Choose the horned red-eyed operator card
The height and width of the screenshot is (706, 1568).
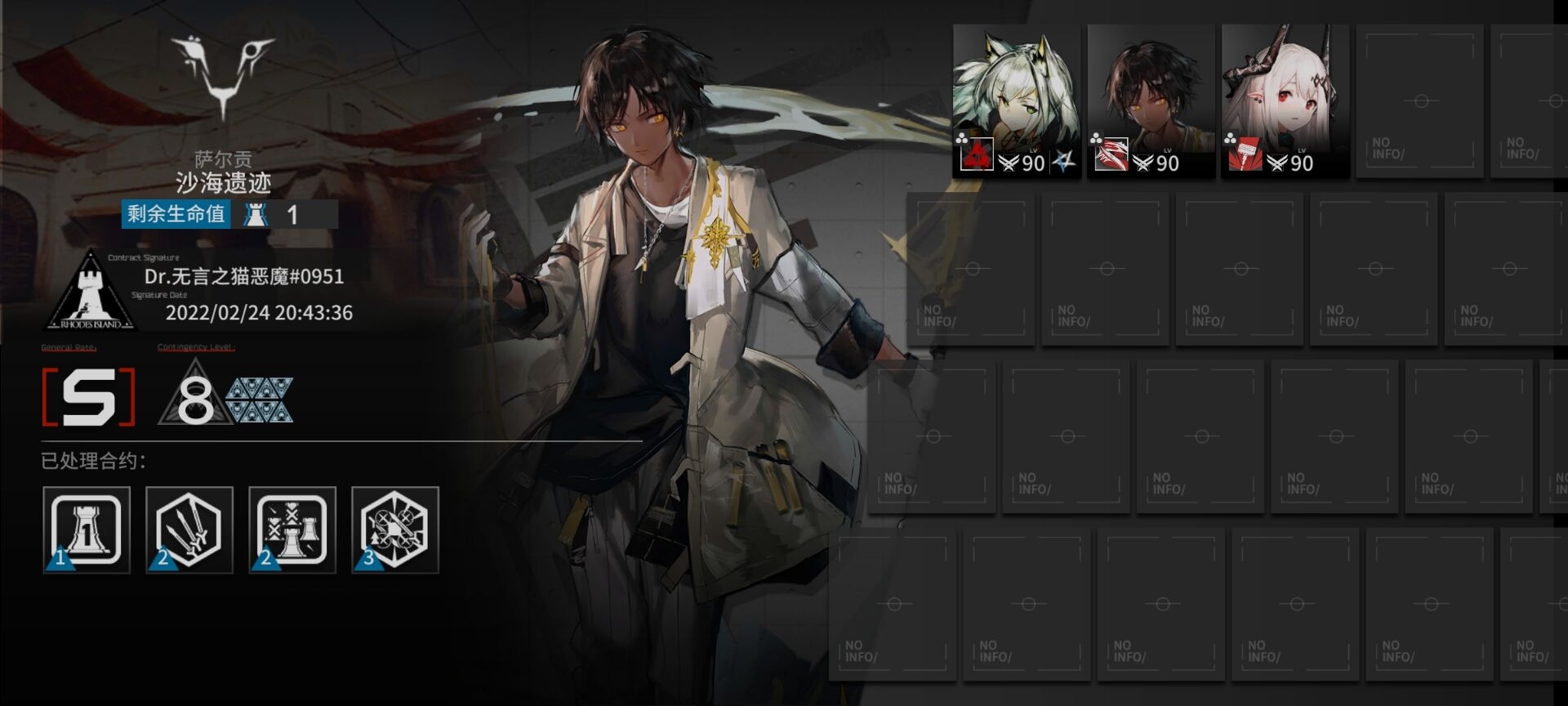tap(1285, 100)
